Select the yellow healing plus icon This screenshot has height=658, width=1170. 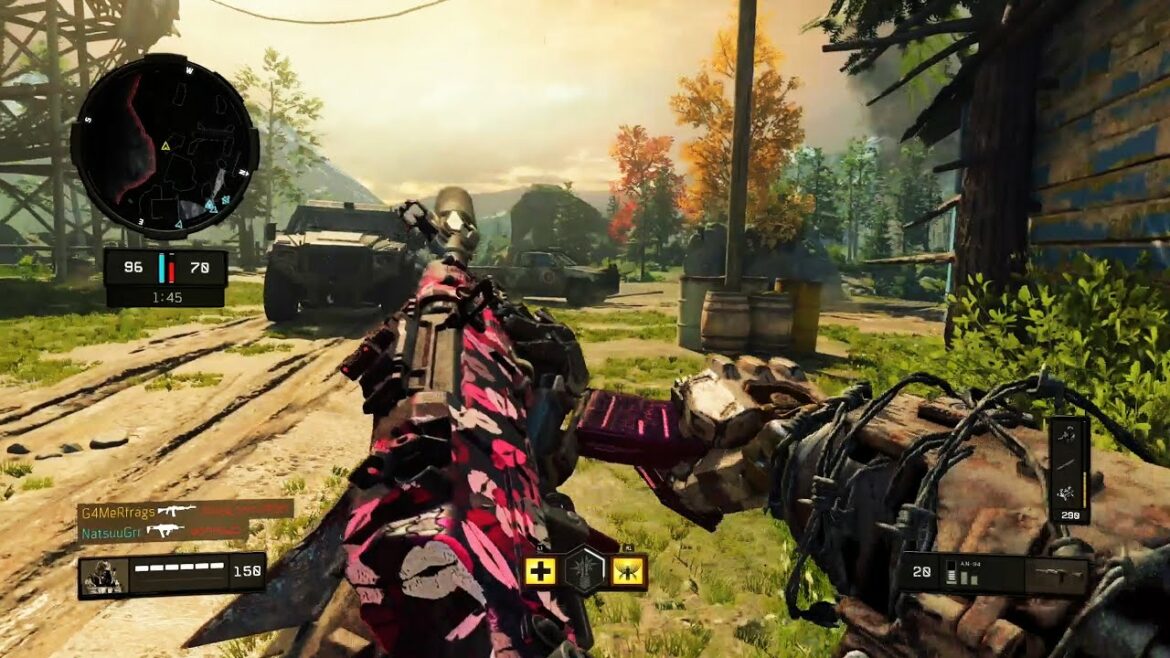540,572
